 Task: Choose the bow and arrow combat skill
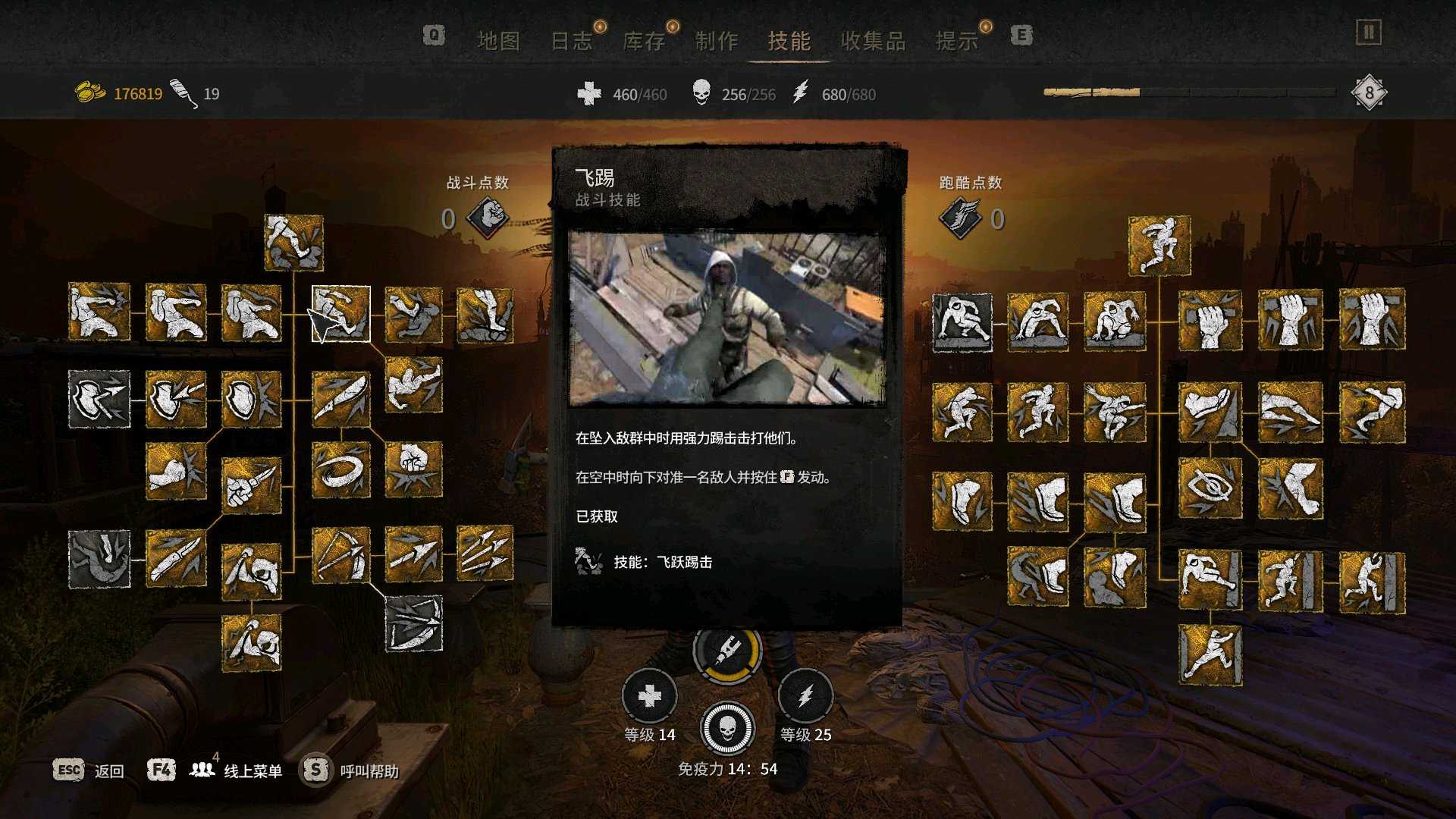340,556
